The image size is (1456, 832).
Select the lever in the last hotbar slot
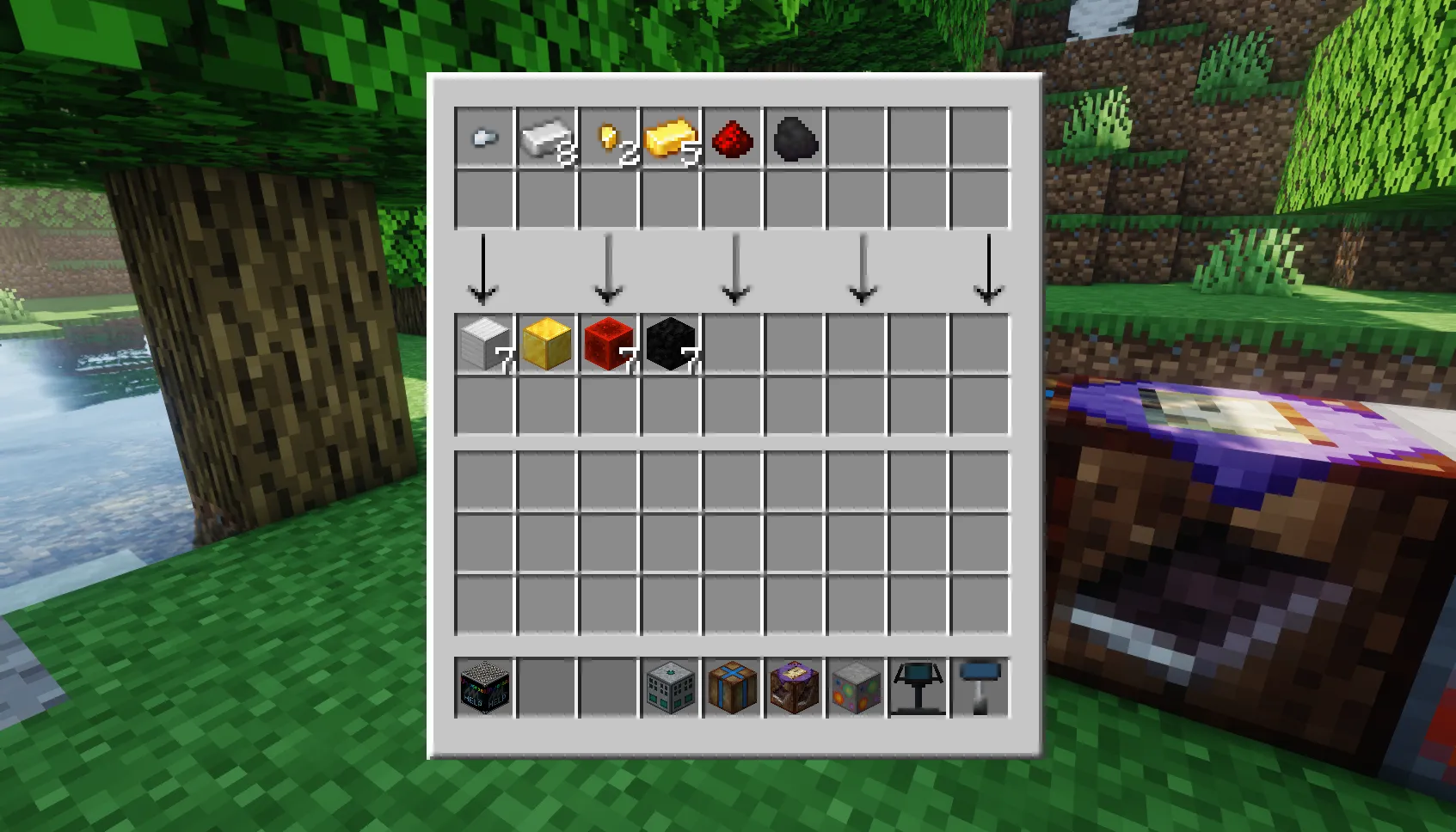pyautogui.click(x=980, y=686)
